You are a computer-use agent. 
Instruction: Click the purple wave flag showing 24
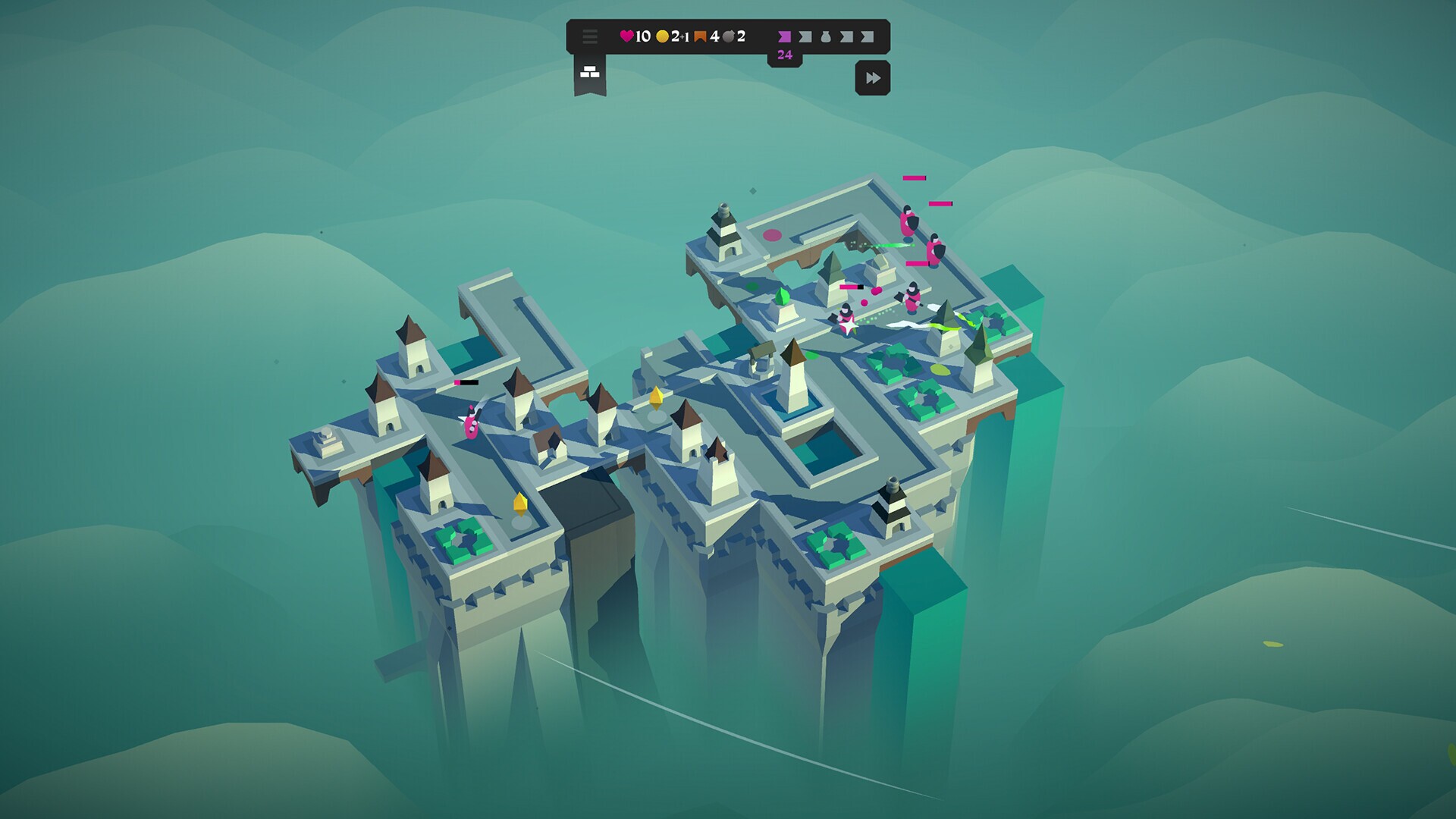pos(784,38)
